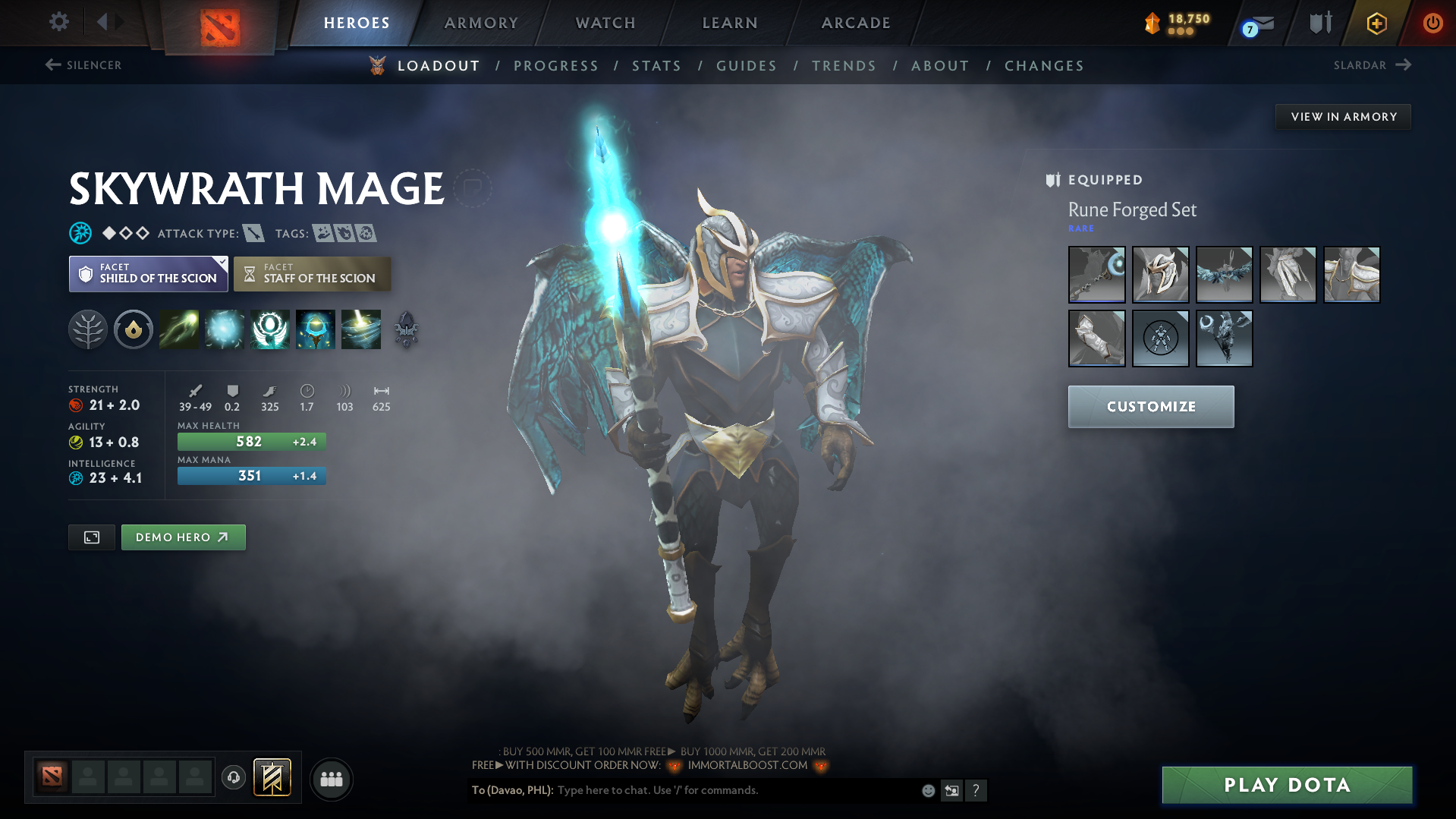
Task: Click the emoticon smiley near chat box
Action: [x=927, y=790]
